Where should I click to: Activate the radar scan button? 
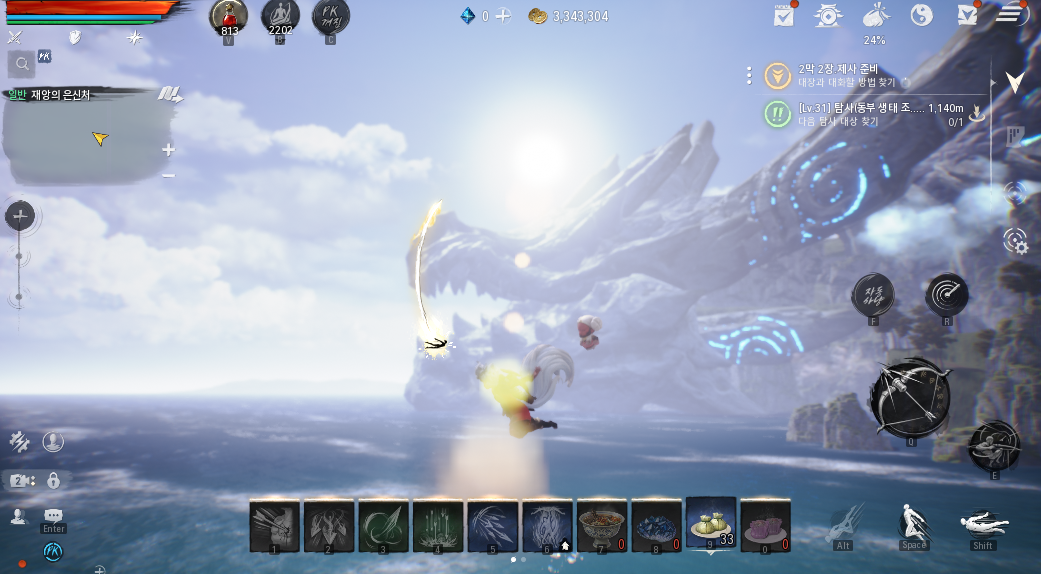click(946, 294)
